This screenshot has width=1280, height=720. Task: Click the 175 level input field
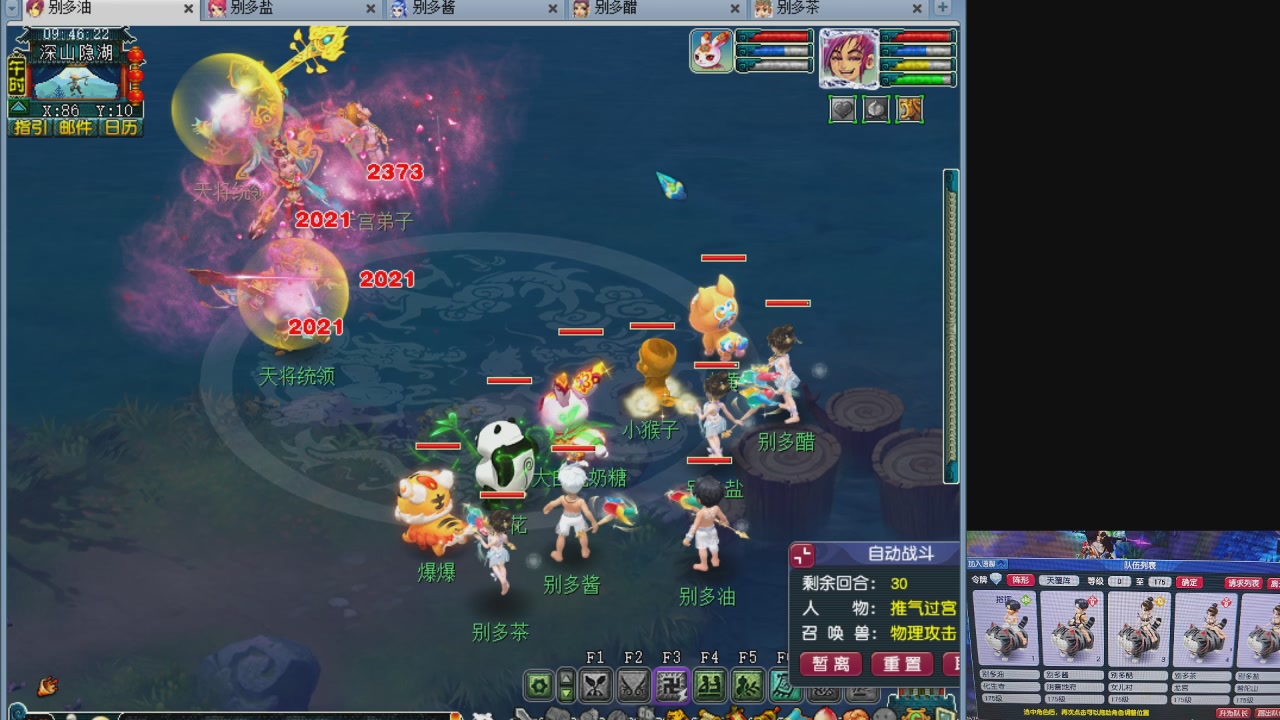(x=1159, y=580)
